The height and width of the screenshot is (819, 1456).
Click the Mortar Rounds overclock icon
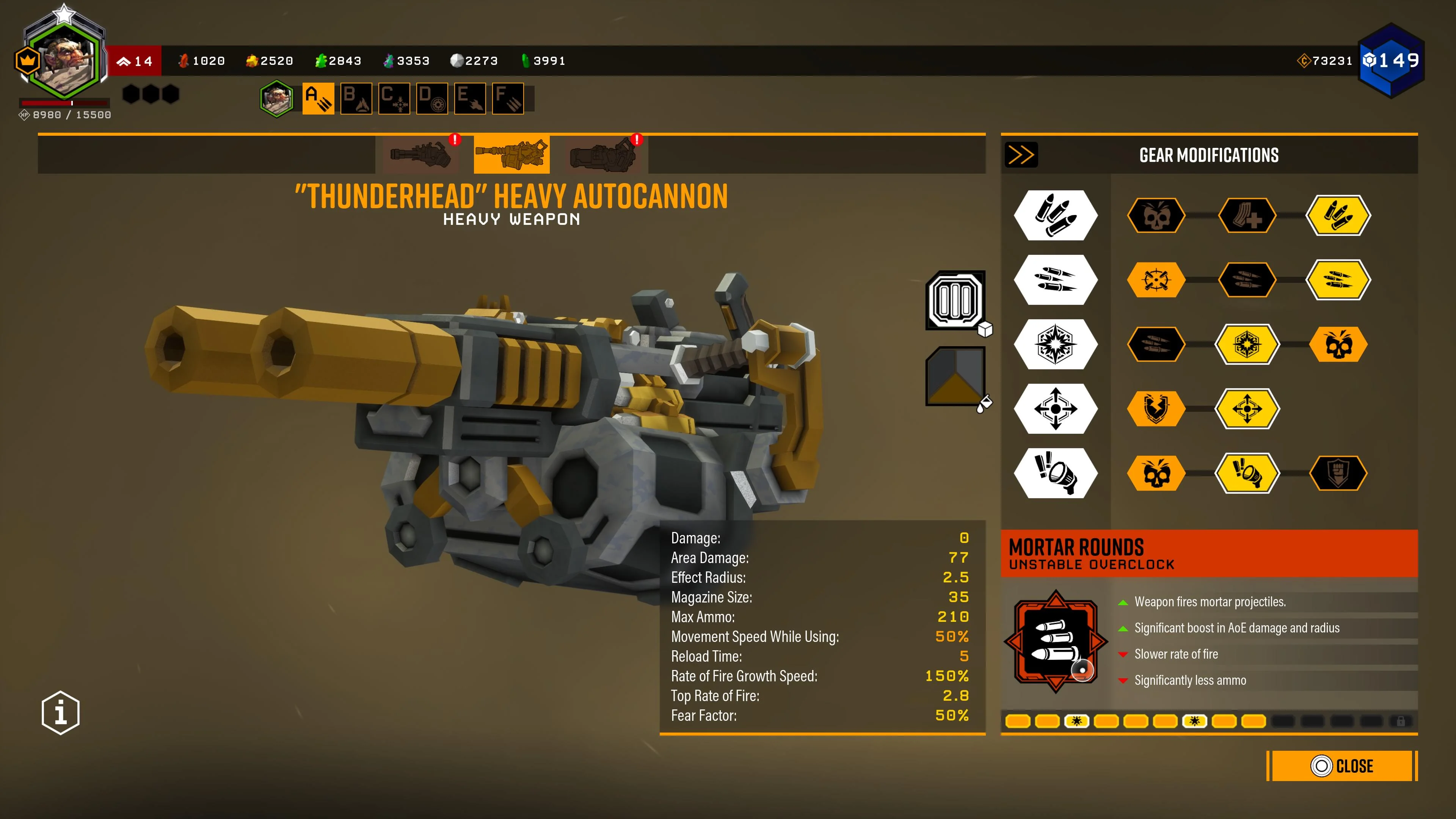point(1055,642)
